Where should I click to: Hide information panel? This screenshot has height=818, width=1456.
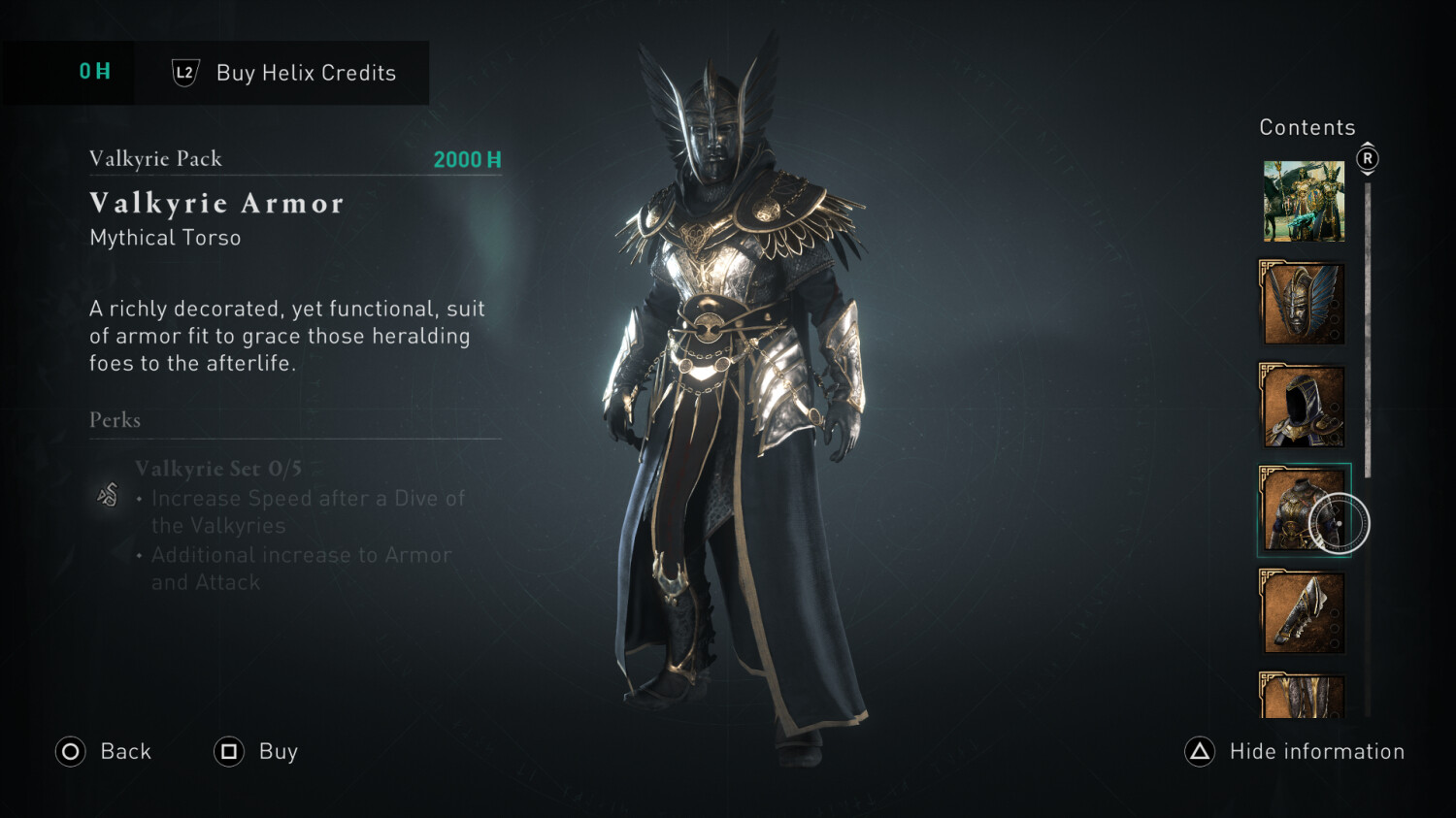coord(1295,751)
